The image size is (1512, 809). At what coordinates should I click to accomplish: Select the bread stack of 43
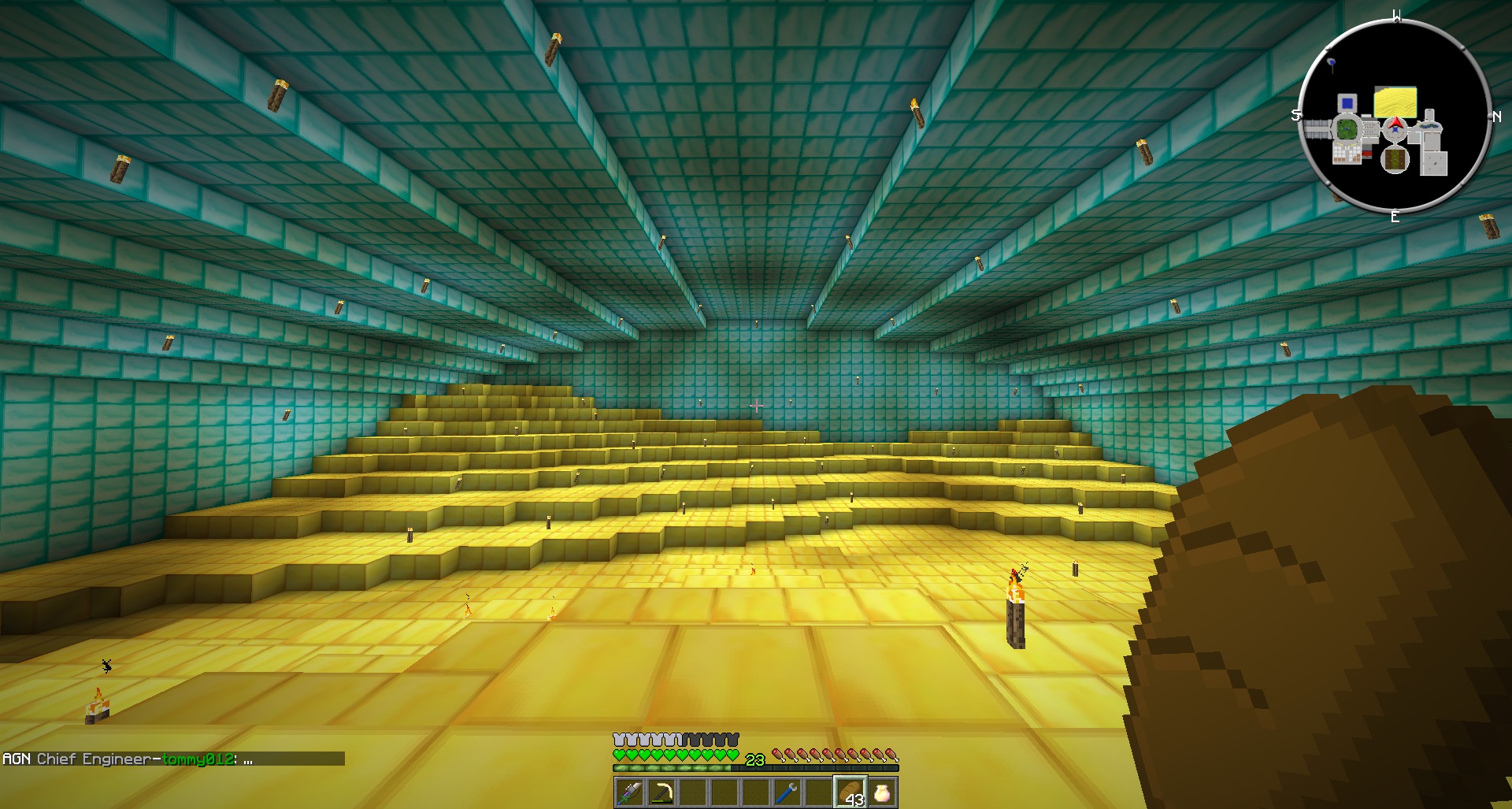(850, 792)
